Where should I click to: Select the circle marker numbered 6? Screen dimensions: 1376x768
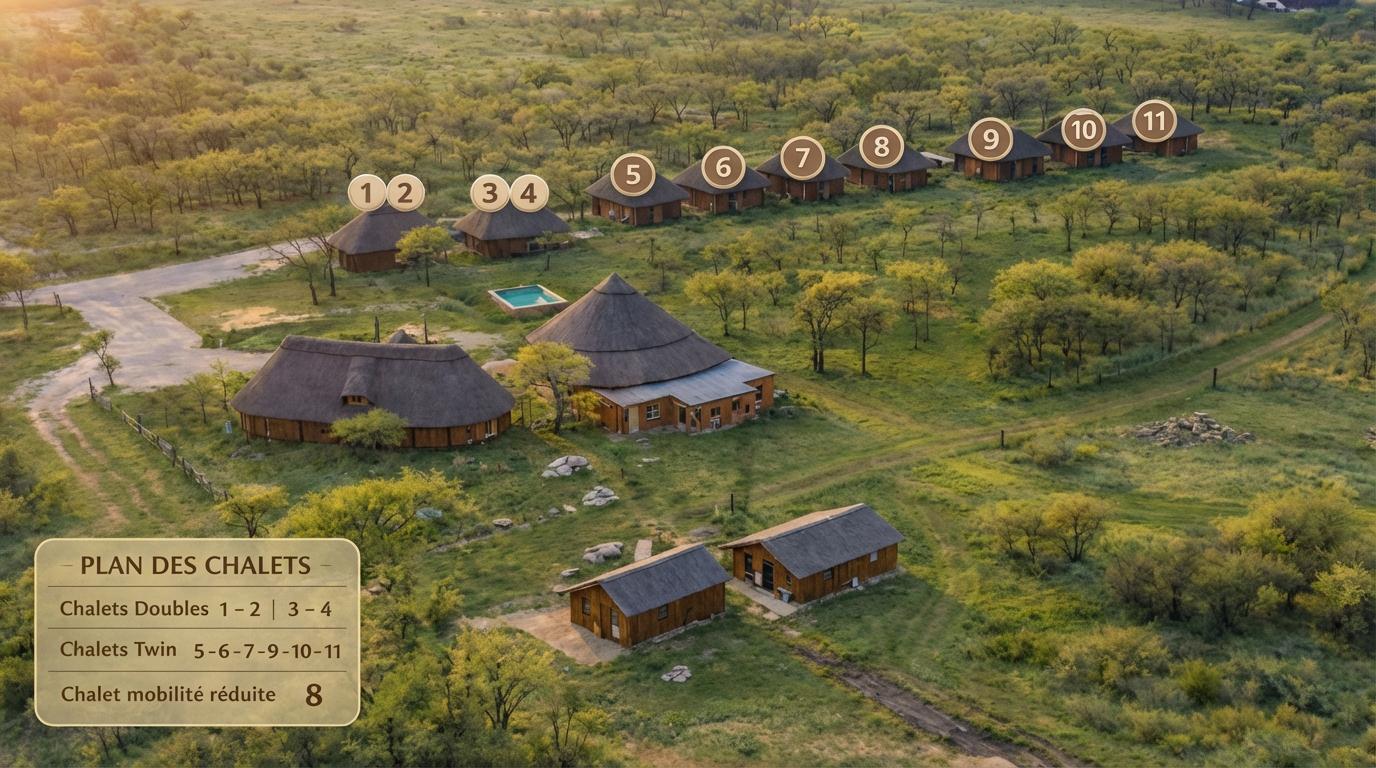tap(723, 167)
